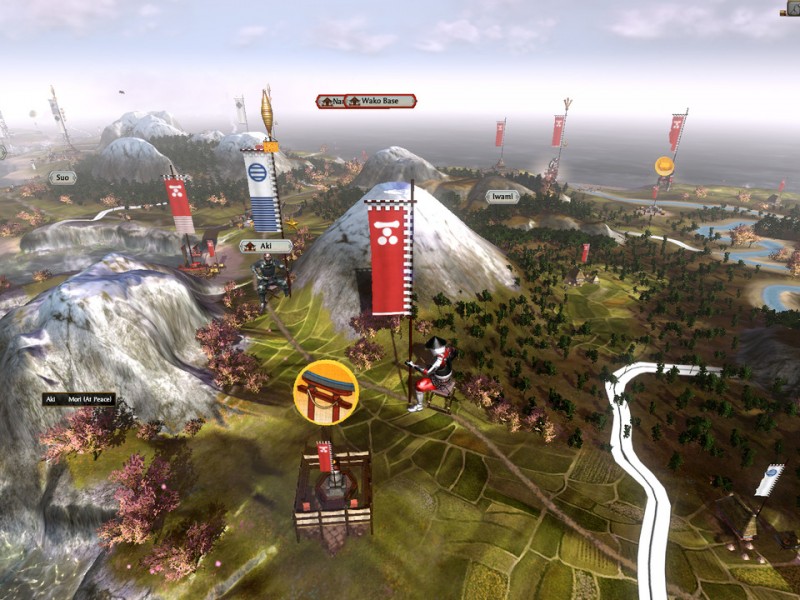Click the round yellow hat icon
800x600 pixels.
coord(664,166)
